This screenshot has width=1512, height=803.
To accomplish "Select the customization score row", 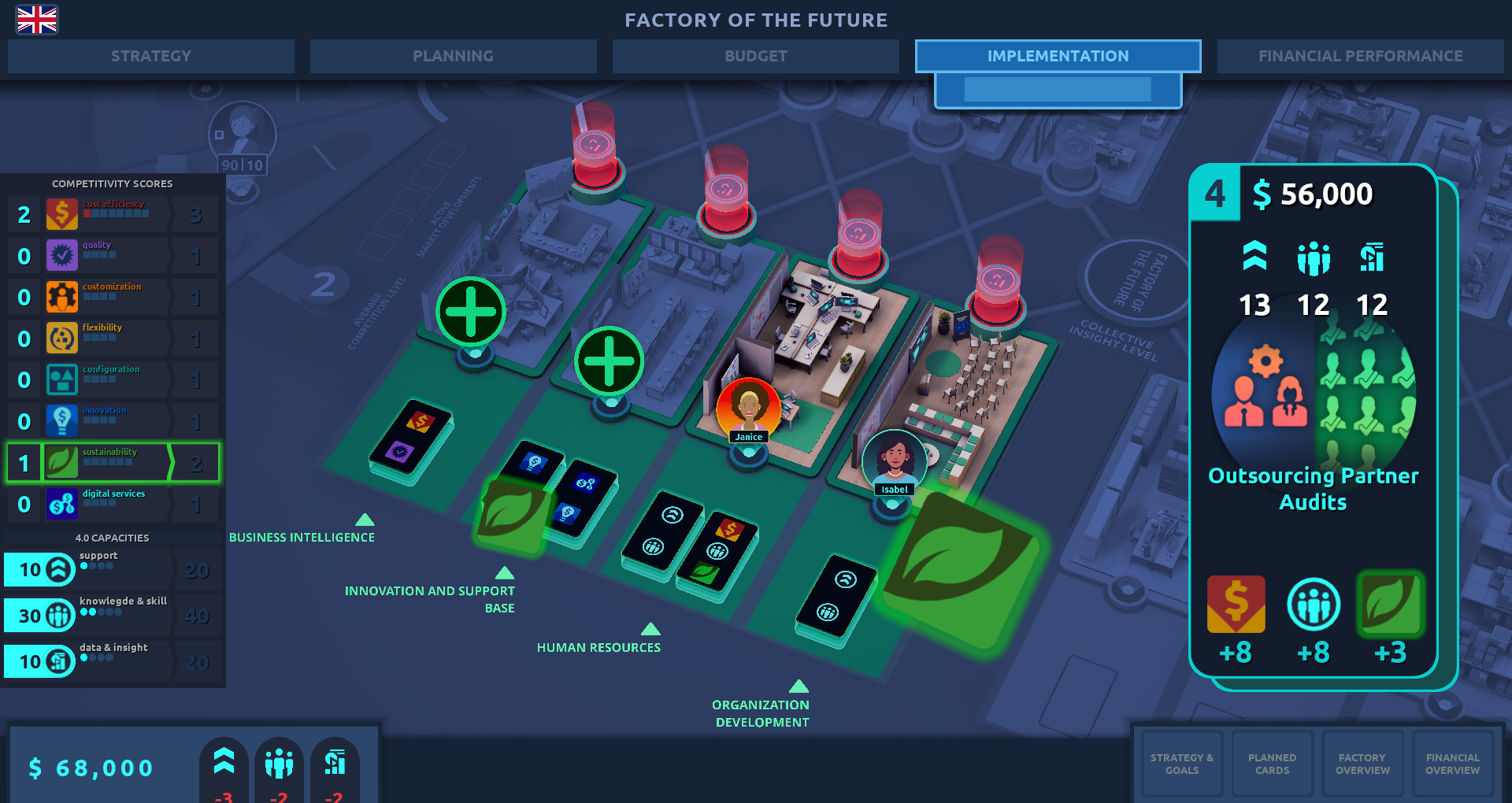I will click(113, 298).
